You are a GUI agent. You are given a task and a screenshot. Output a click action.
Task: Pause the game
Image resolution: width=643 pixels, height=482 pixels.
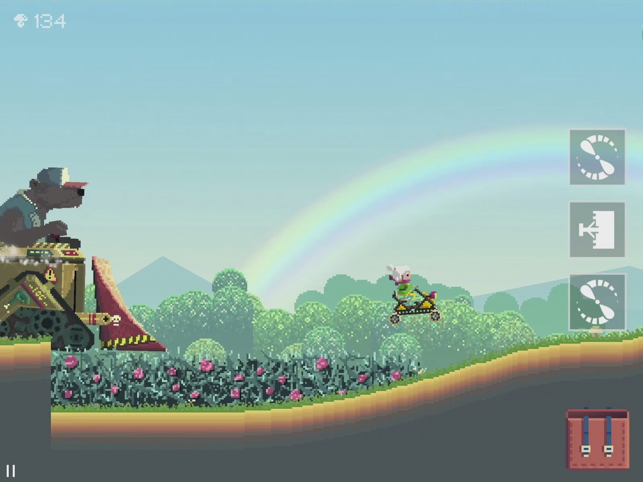tap(11, 470)
